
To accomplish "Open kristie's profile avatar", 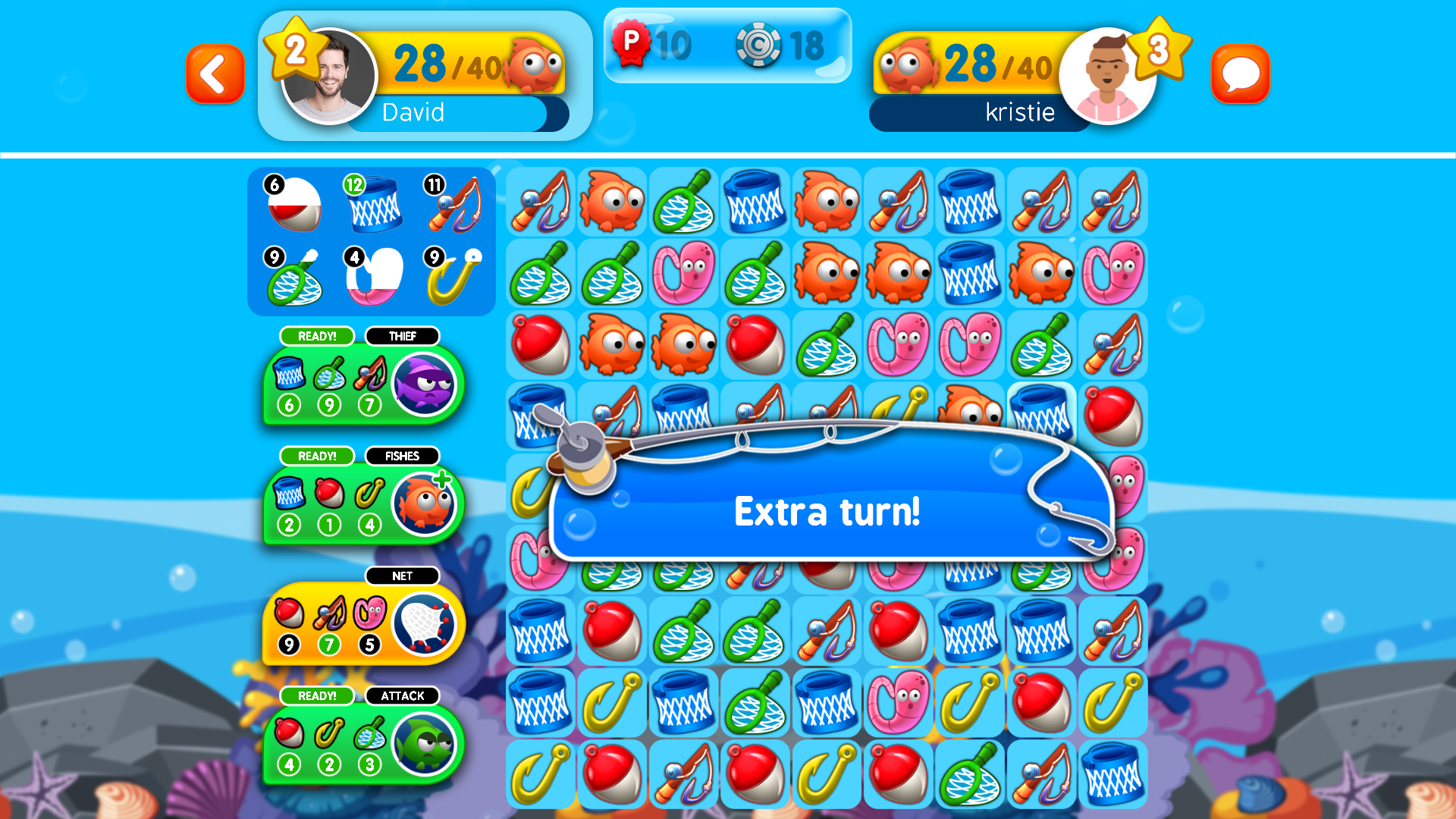I will coord(1109,74).
